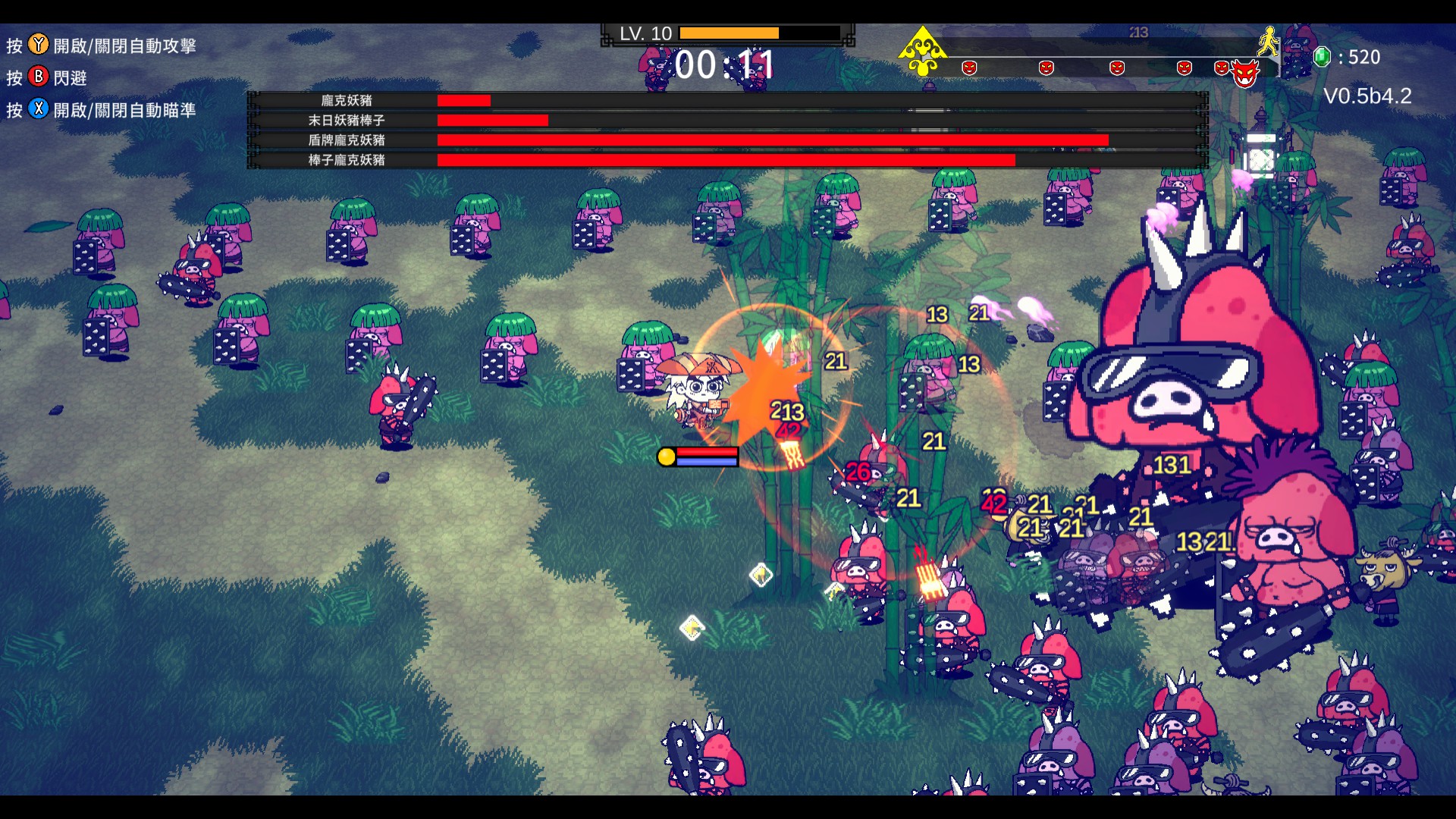This screenshot has width=1456, height=819.
Task: Select the large horned boss marker
Action: pyautogui.click(x=1245, y=73)
